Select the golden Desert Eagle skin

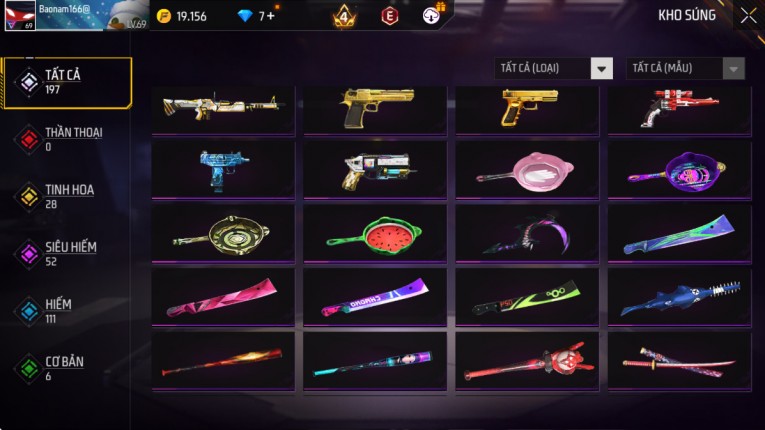click(376, 108)
